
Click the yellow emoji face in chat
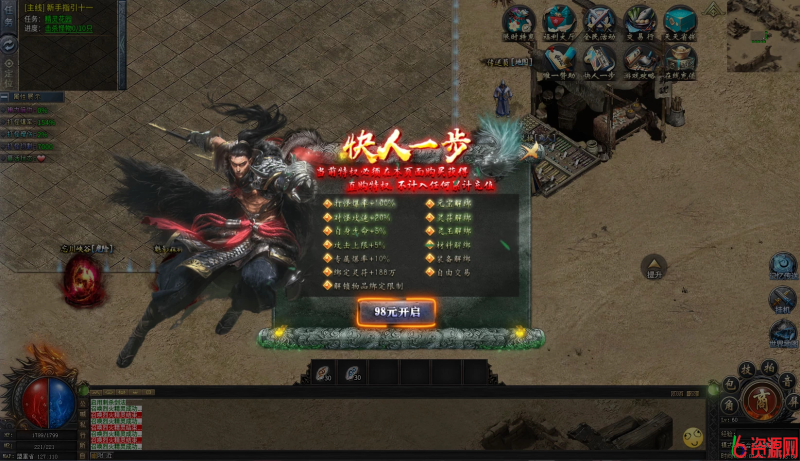pyautogui.click(x=692, y=437)
